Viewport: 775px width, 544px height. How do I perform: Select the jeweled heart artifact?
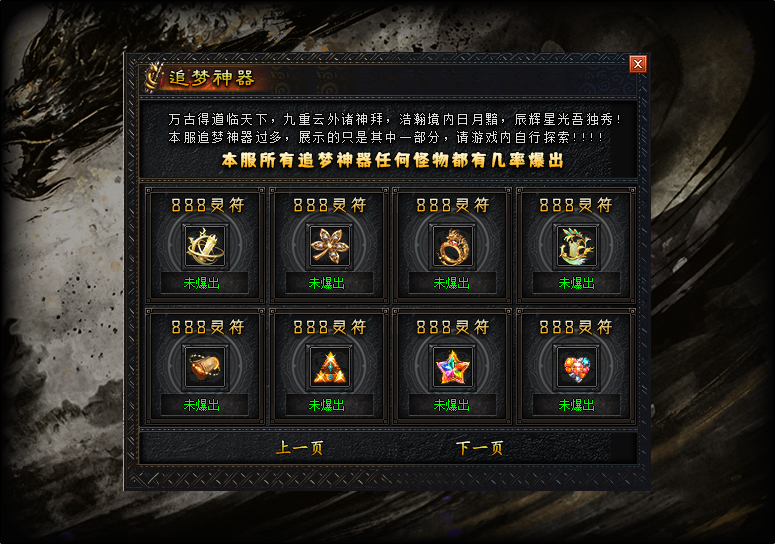click(576, 368)
